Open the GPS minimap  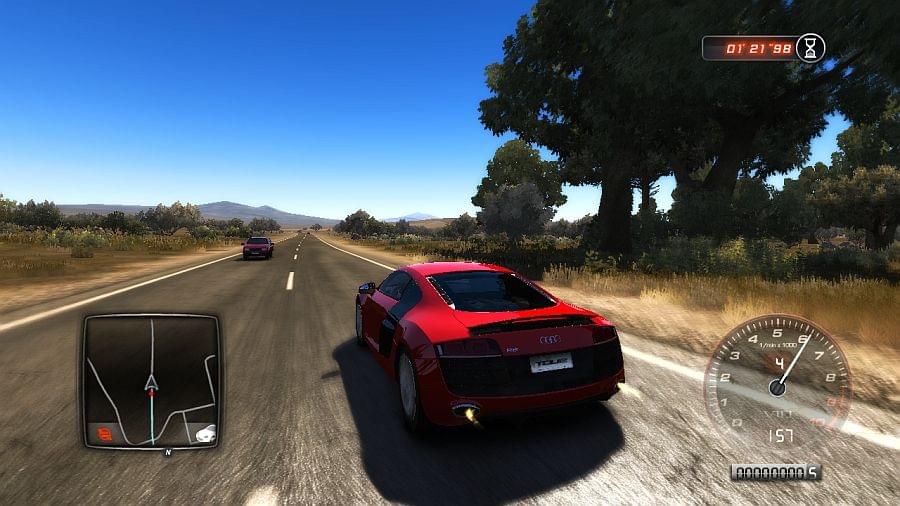tap(151, 380)
